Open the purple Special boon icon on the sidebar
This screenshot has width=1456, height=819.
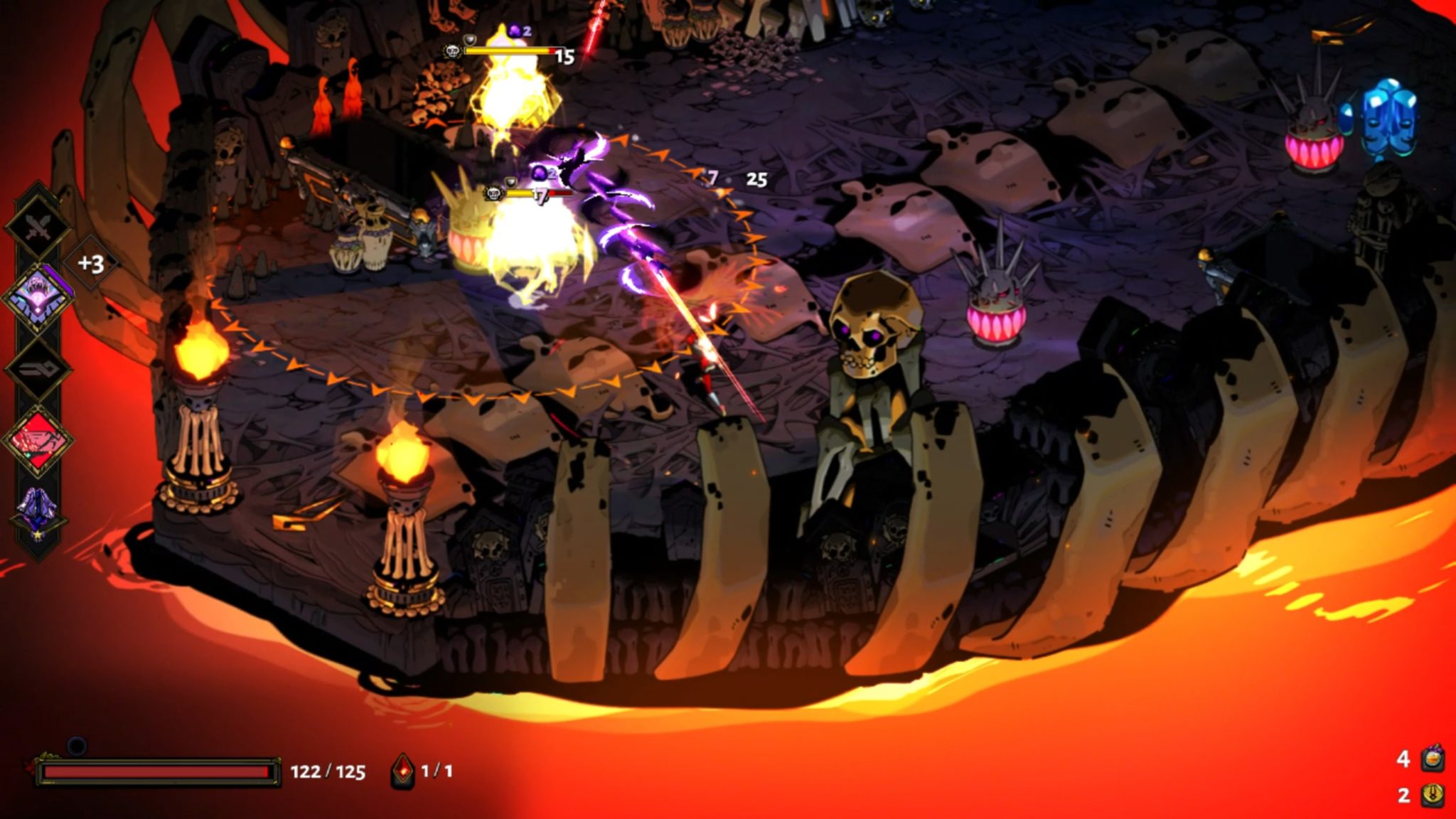coord(38,298)
